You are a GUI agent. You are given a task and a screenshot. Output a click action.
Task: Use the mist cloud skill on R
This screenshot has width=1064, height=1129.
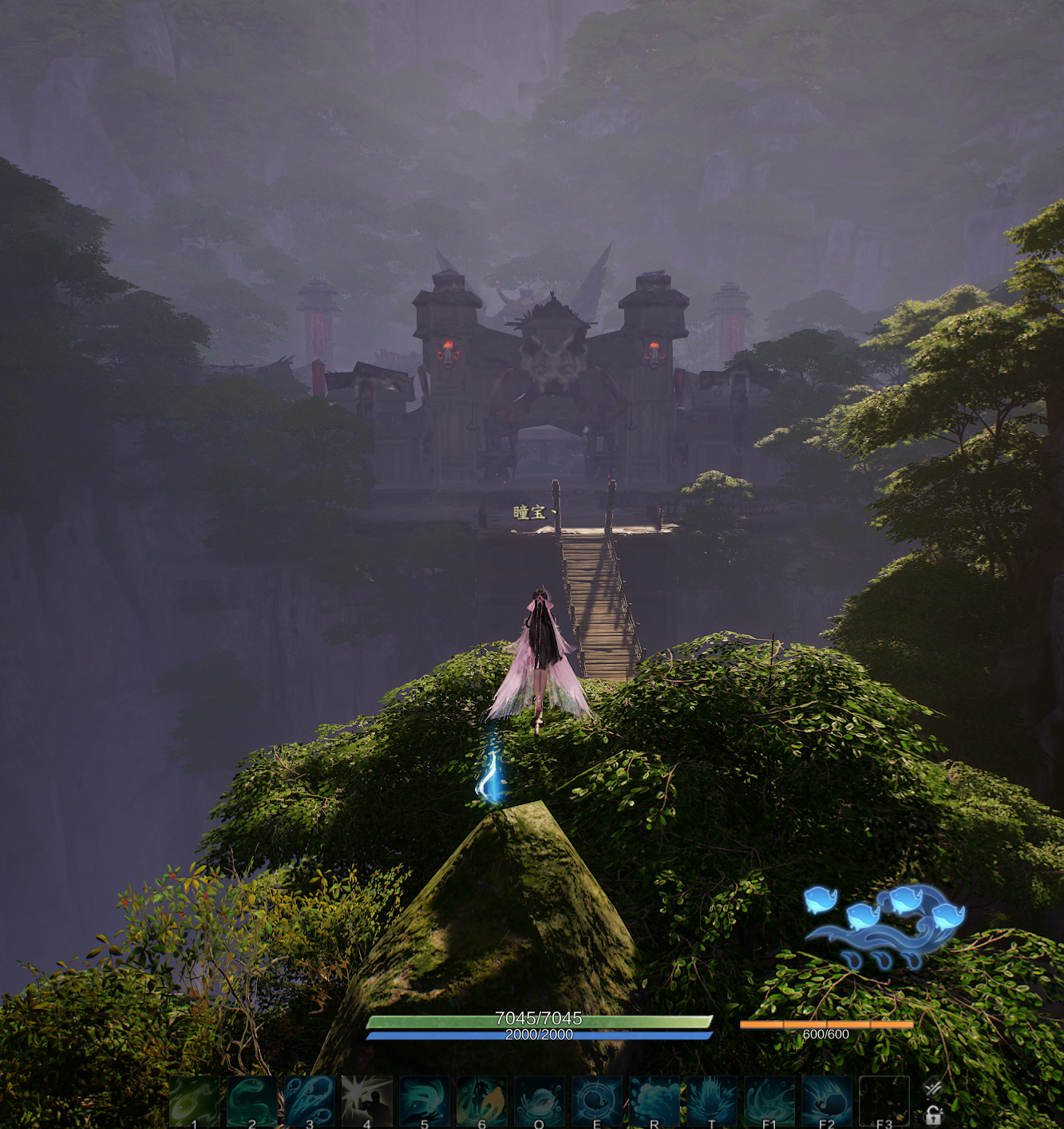pyautogui.click(x=654, y=1102)
